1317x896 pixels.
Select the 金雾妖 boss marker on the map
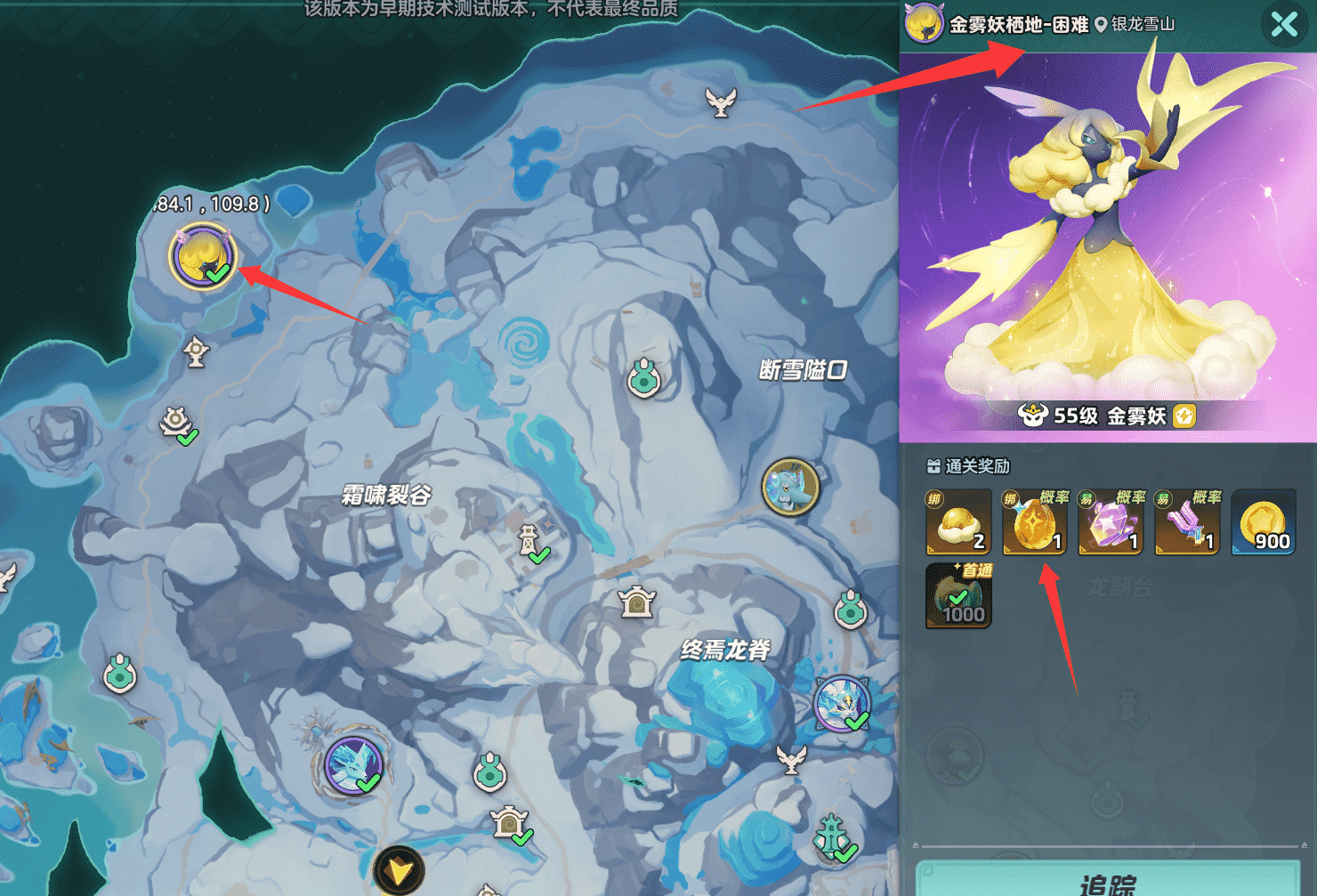[x=203, y=258]
